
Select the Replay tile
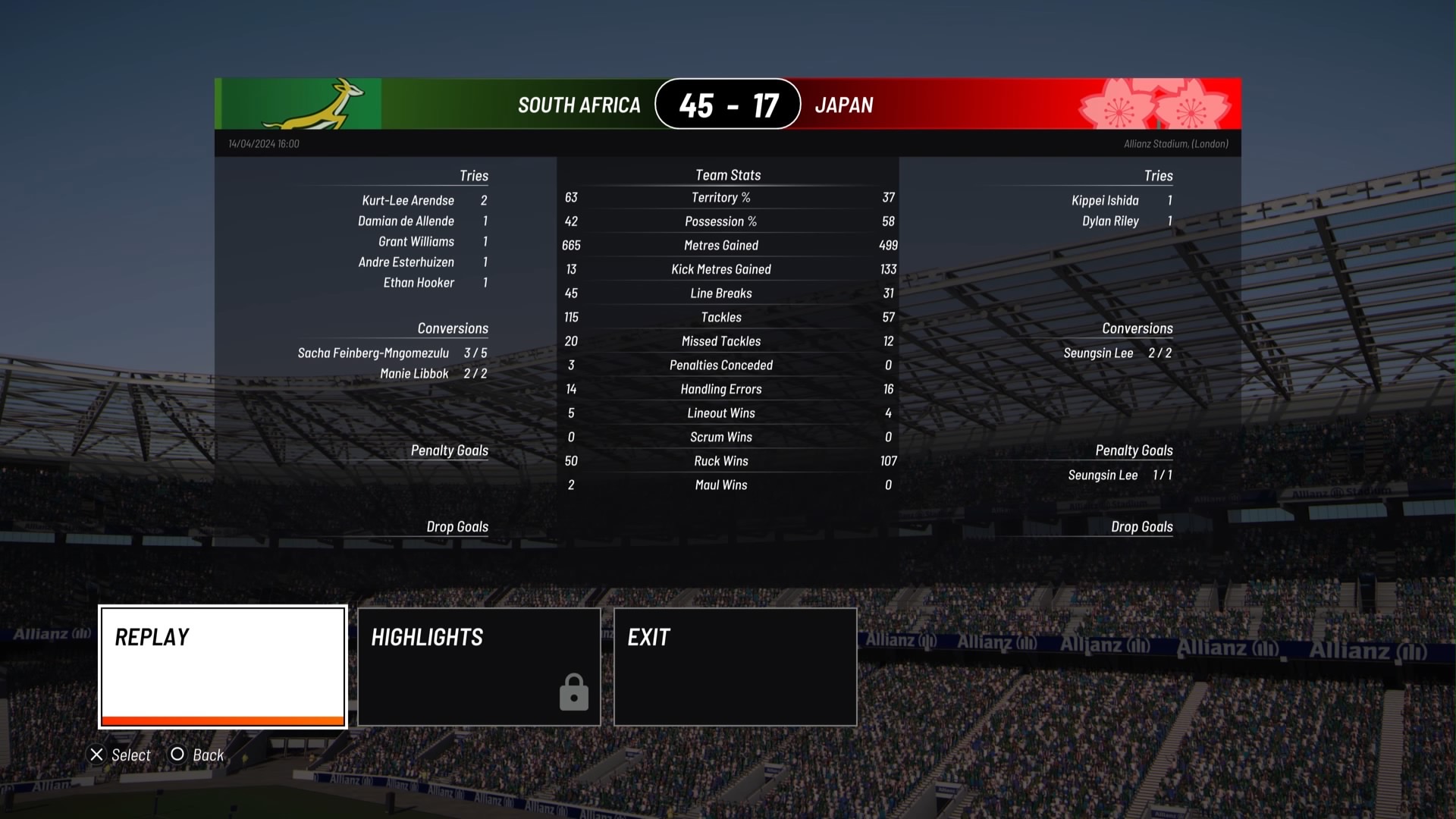(x=223, y=667)
